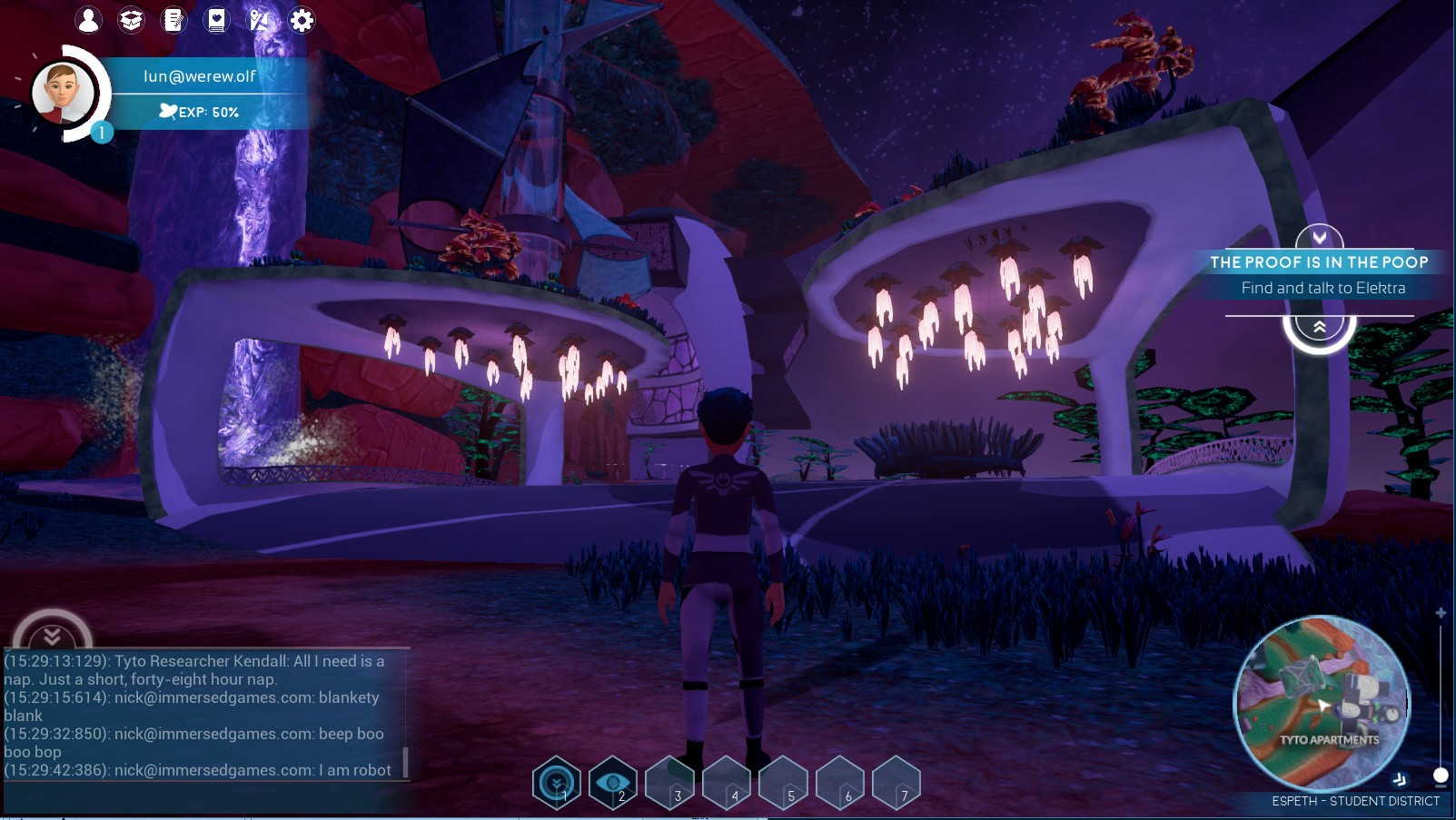Screen dimensions: 1456x820
Task: Click the chat log message area
Action: [200, 716]
